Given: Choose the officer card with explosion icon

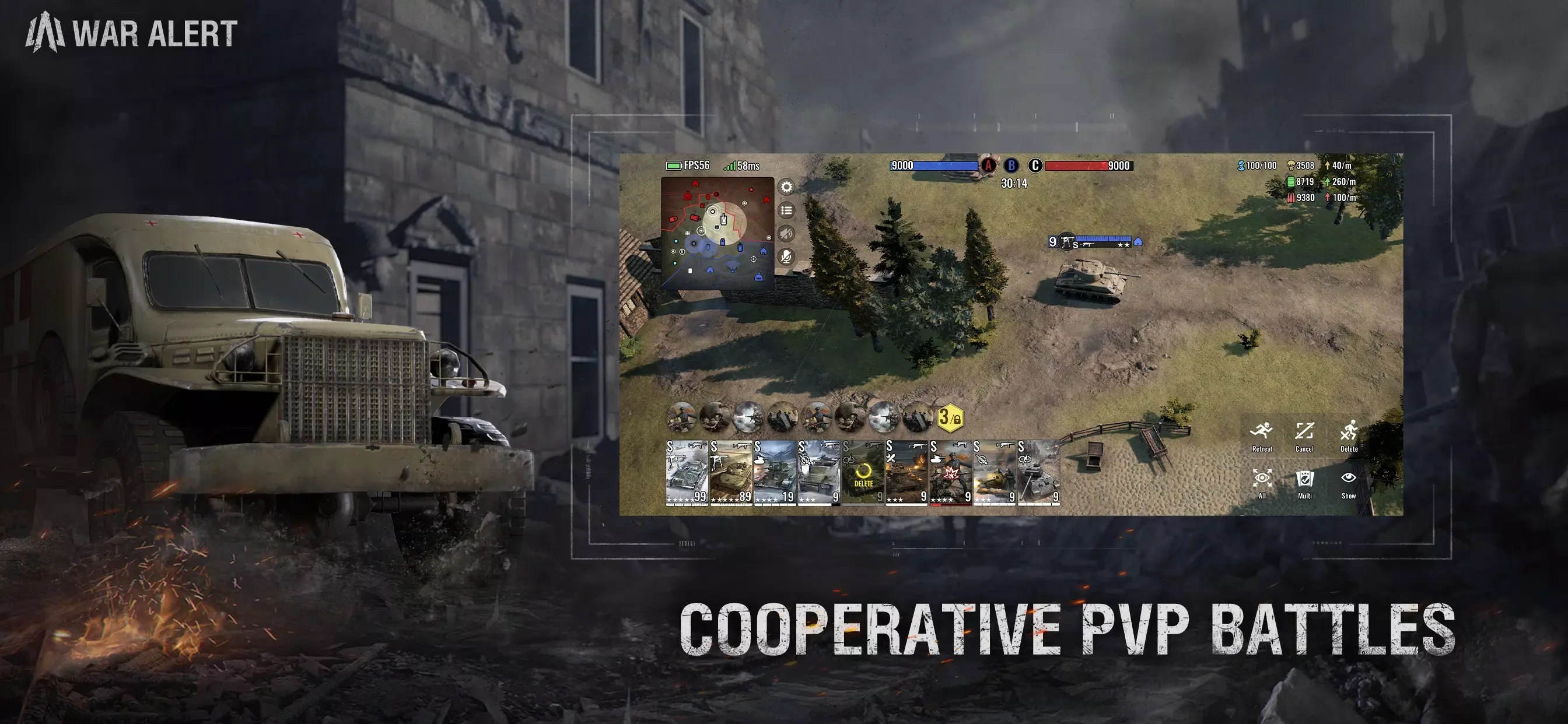Looking at the screenshot, I should pyautogui.click(x=950, y=473).
